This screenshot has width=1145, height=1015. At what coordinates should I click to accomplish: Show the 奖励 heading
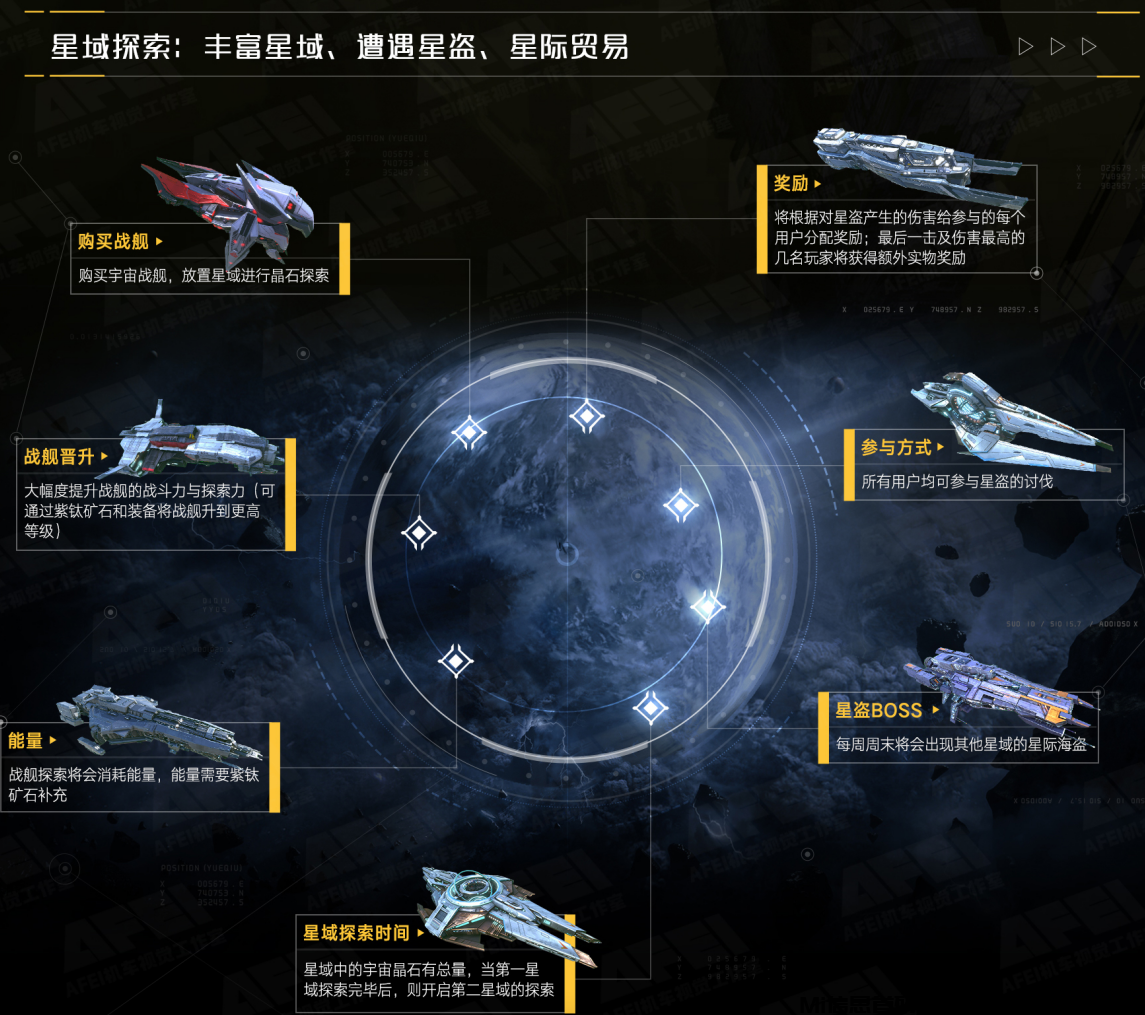(x=791, y=183)
